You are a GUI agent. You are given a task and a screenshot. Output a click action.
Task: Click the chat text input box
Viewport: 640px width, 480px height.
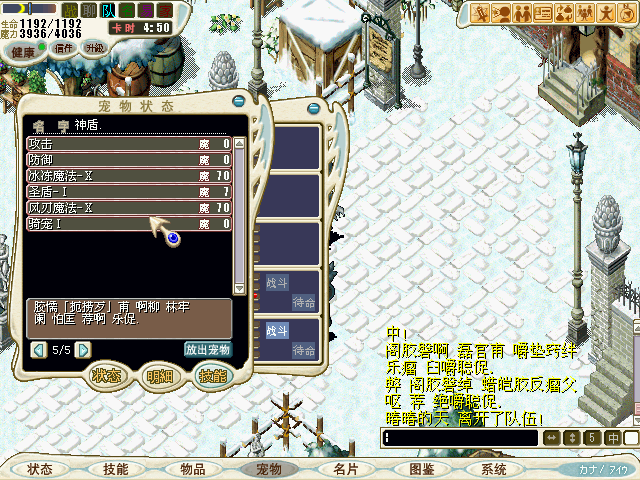[x=460, y=438]
